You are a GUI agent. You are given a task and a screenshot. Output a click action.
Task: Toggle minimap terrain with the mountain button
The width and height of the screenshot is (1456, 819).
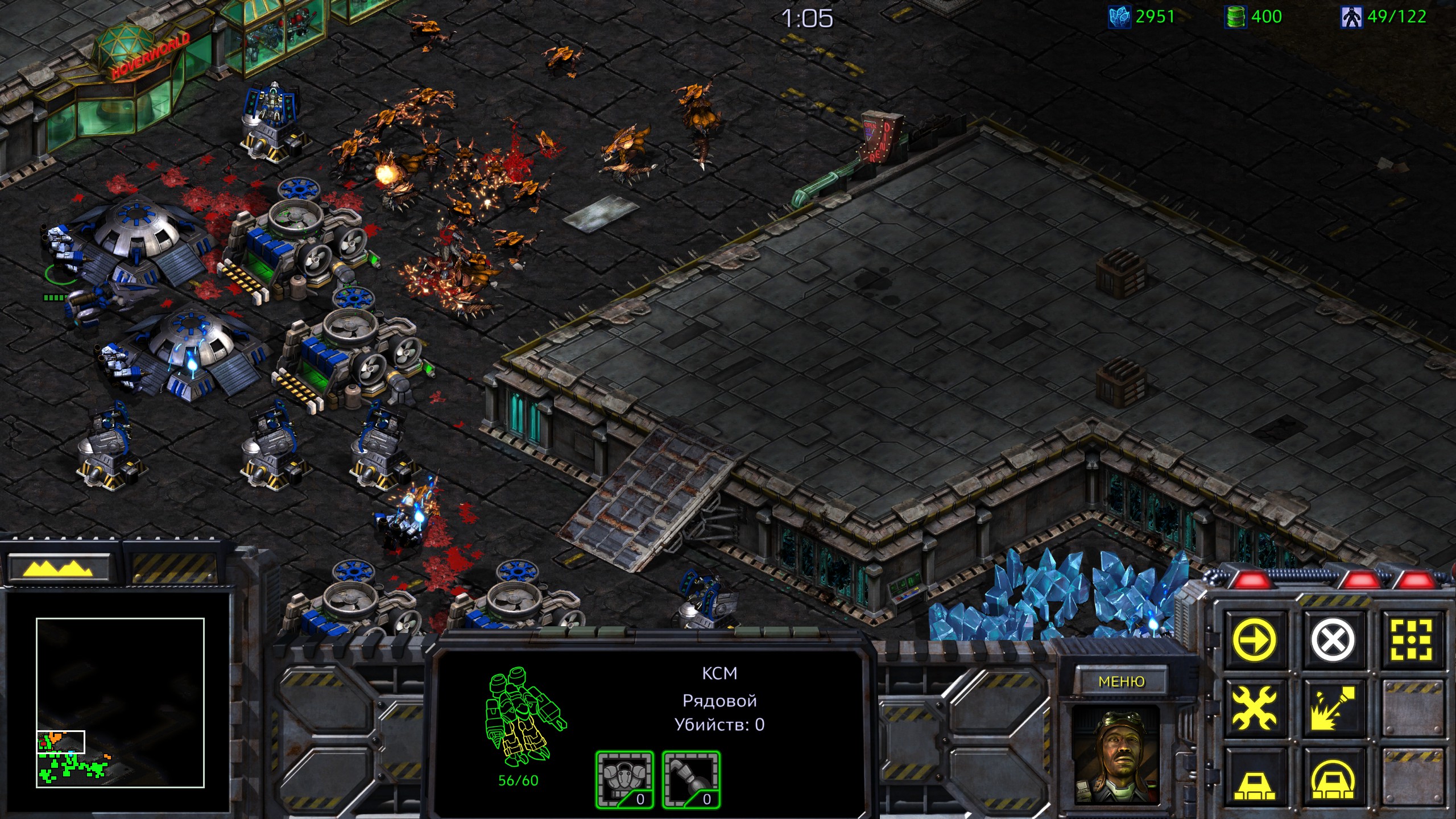pyautogui.click(x=57, y=568)
